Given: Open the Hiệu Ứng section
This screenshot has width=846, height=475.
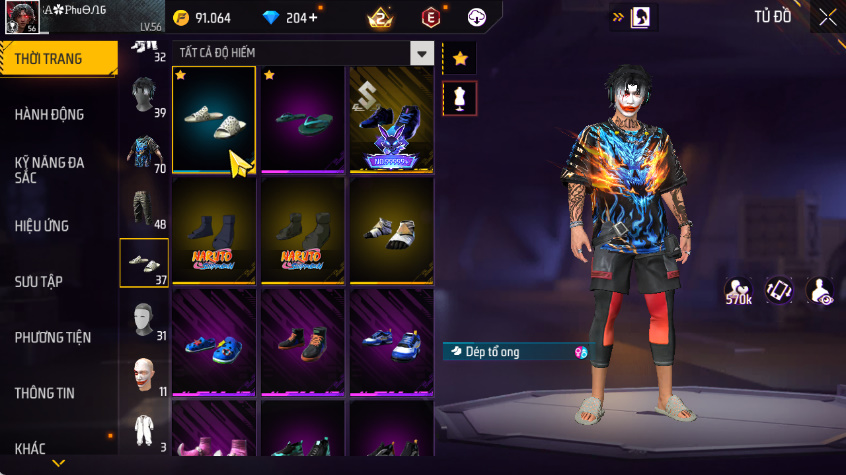Looking at the screenshot, I should pyautogui.click(x=42, y=226).
